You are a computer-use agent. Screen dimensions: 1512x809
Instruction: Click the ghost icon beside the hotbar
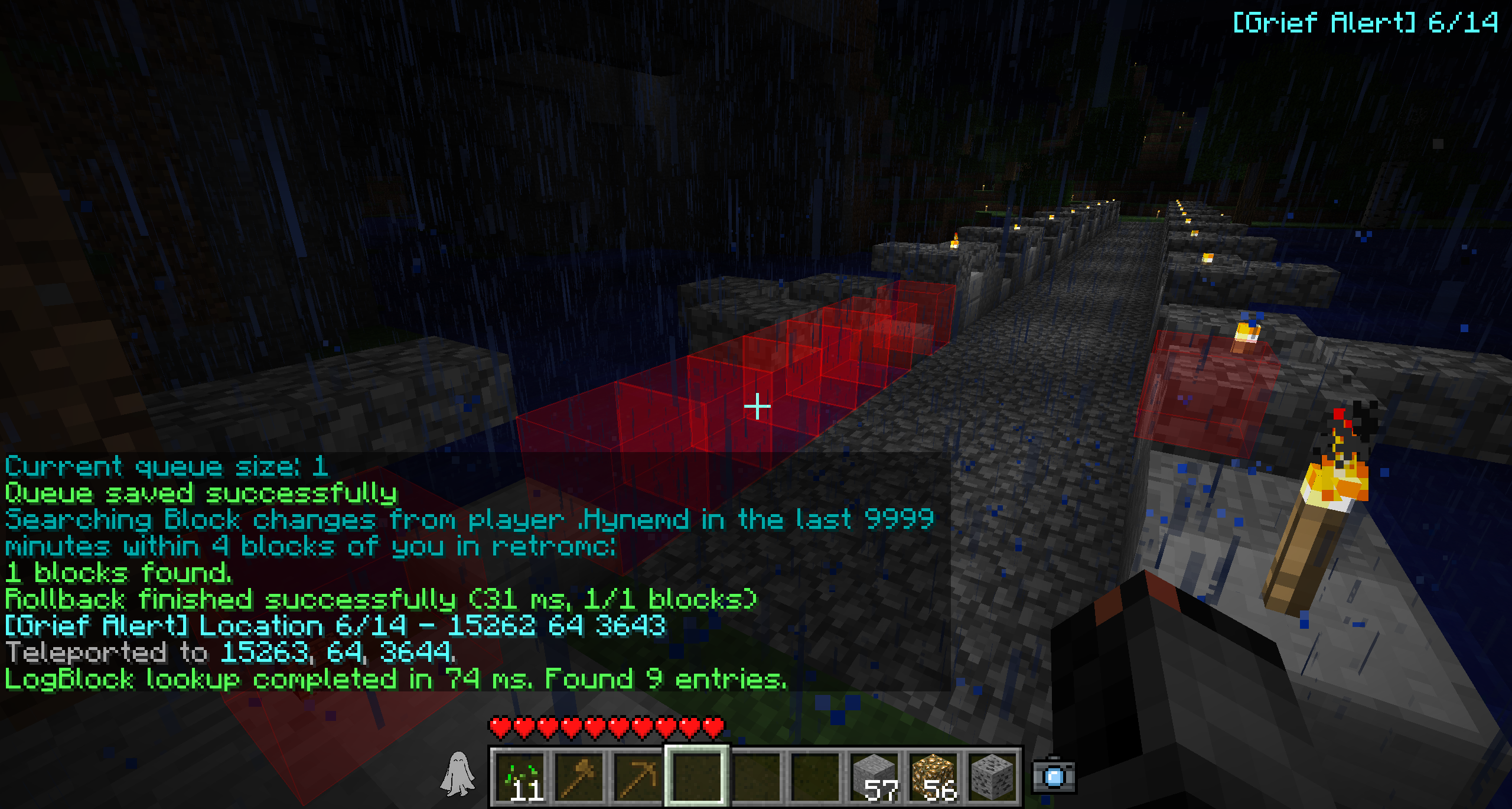click(x=458, y=774)
